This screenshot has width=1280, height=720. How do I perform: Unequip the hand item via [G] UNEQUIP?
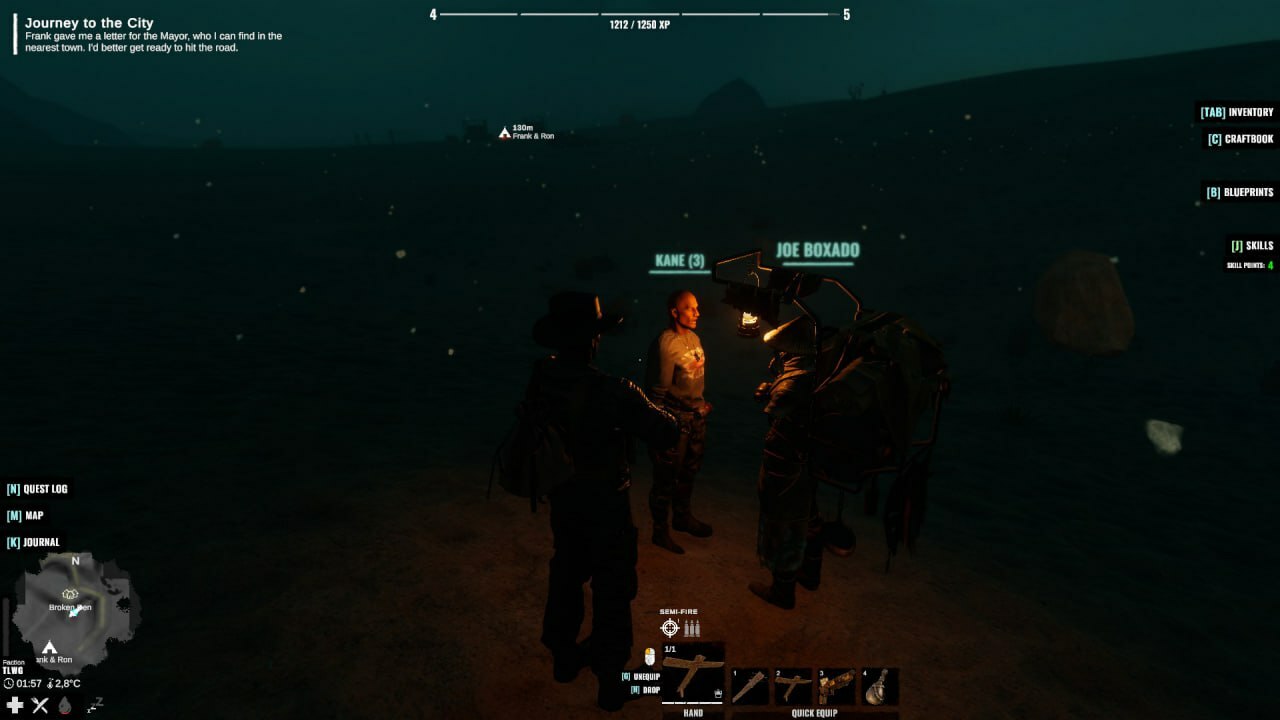coord(641,677)
